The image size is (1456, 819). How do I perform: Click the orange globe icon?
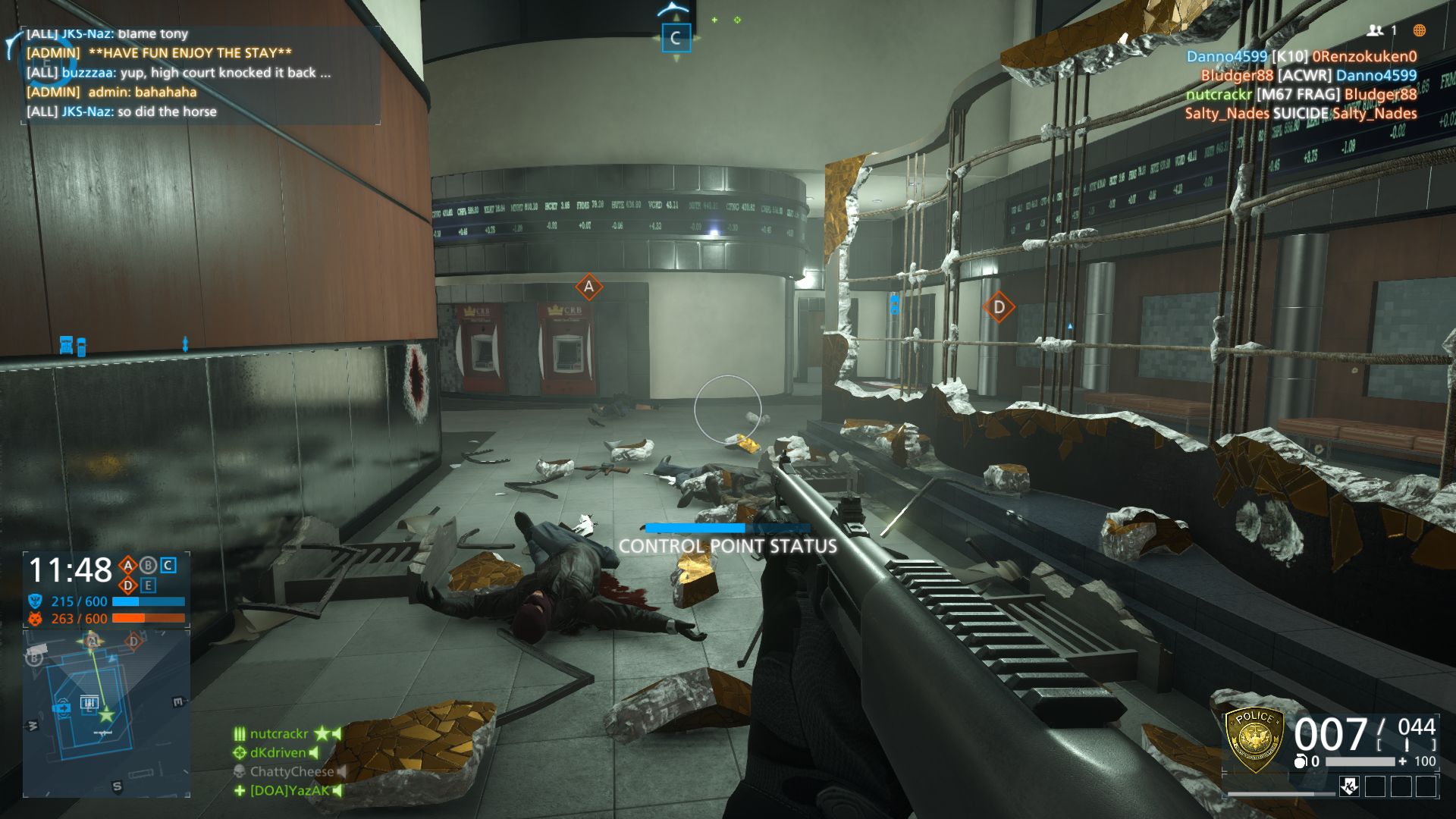pyautogui.click(x=1420, y=30)
